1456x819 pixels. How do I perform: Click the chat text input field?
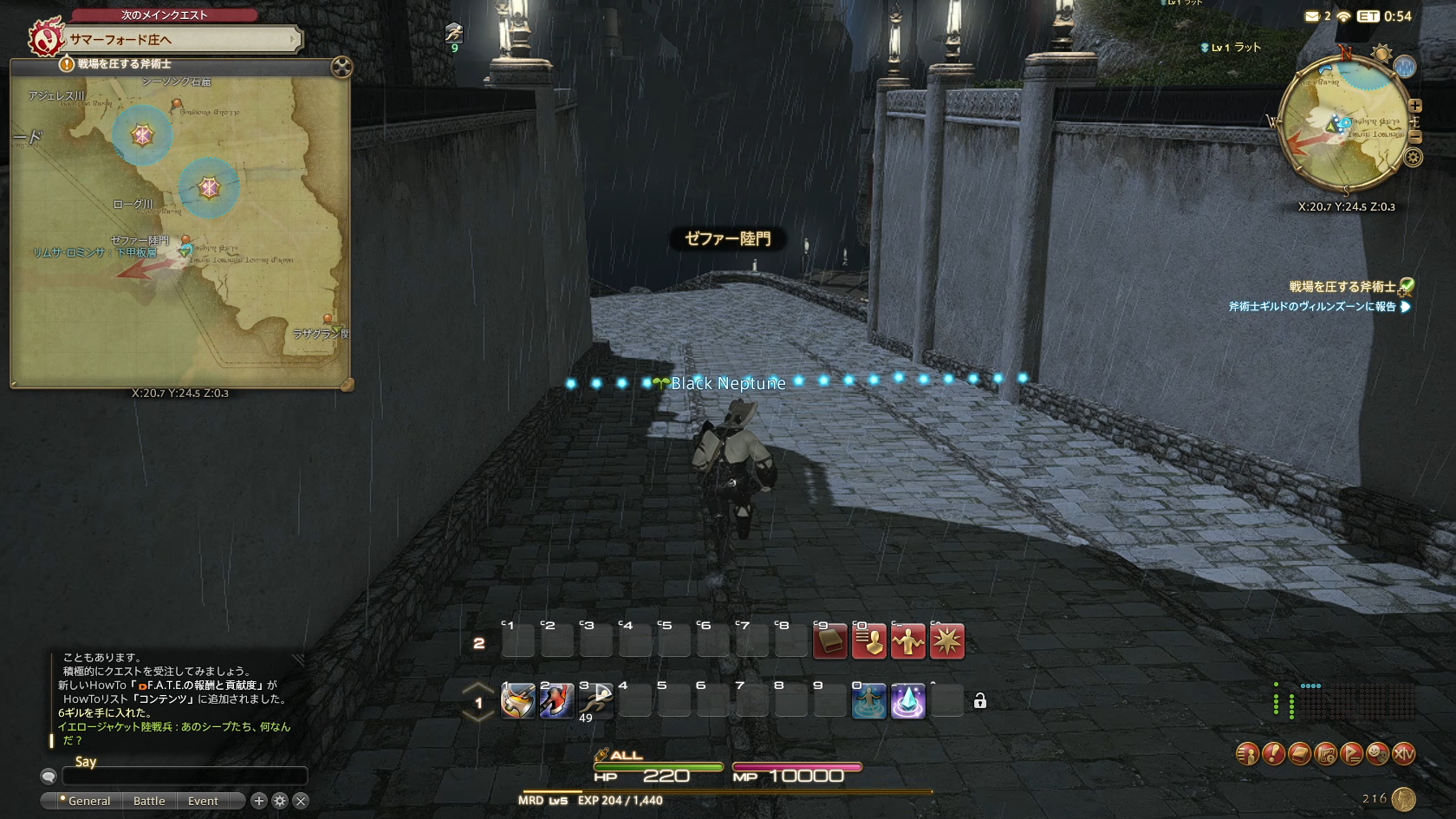185,776
